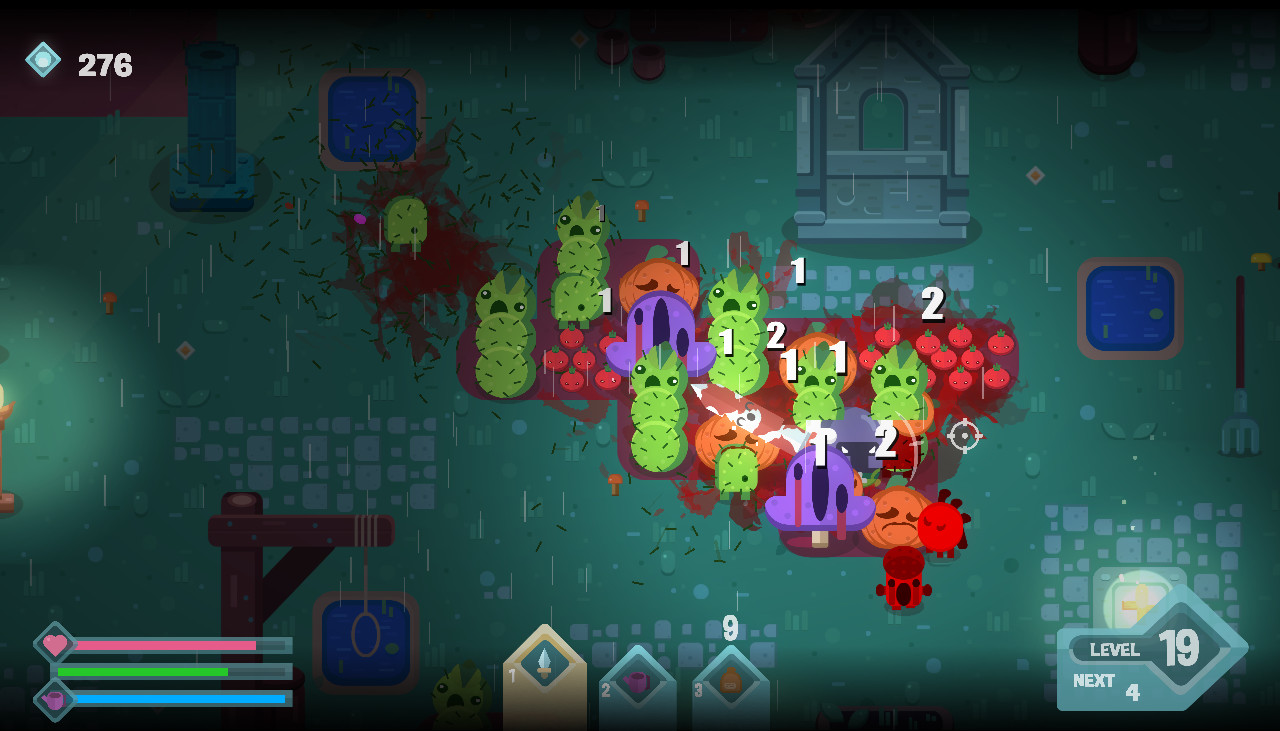
Task: Select the watering can in hotbar slot 2
Action: [x=637, y=683]
